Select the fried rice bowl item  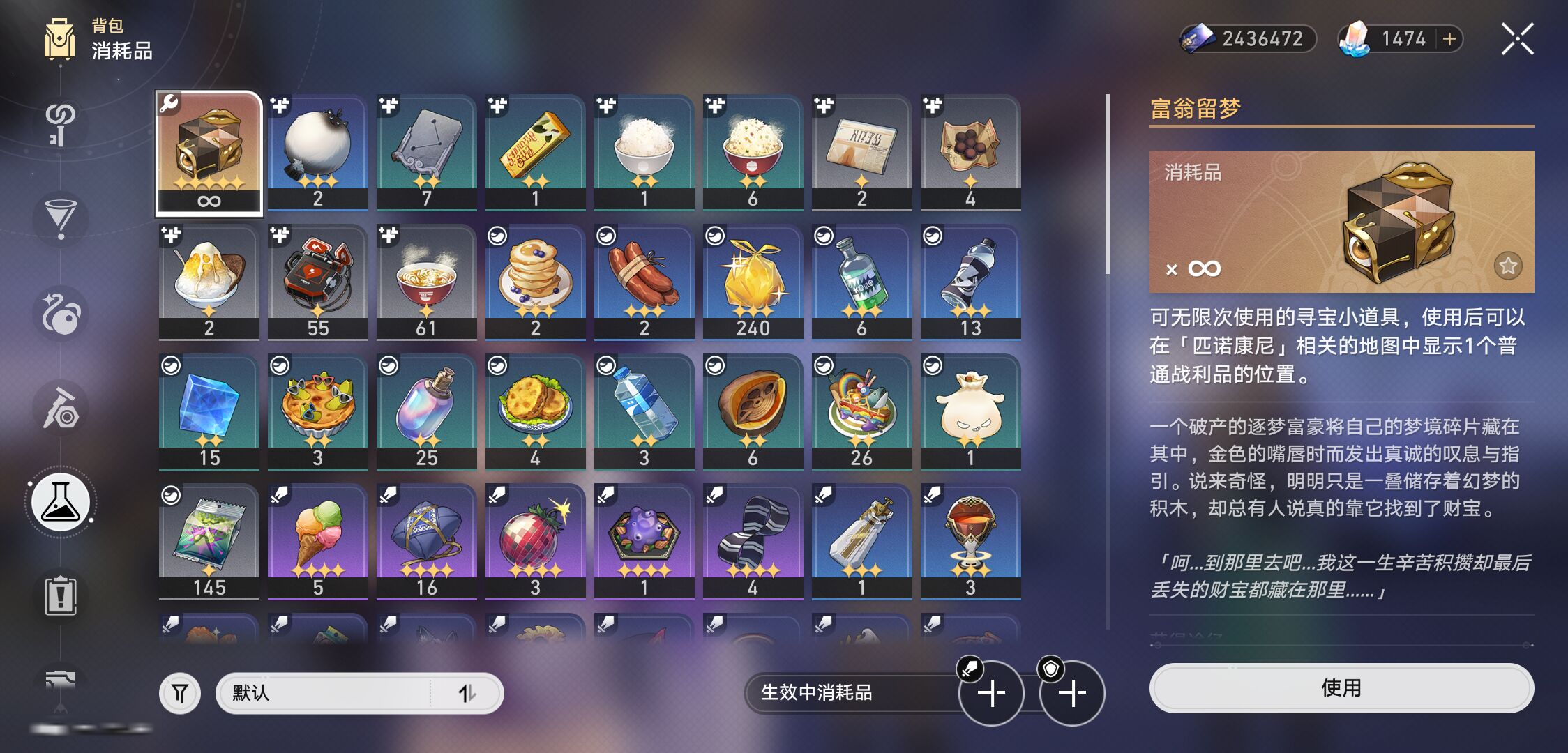pyautogui.click(x=753, y=151)
